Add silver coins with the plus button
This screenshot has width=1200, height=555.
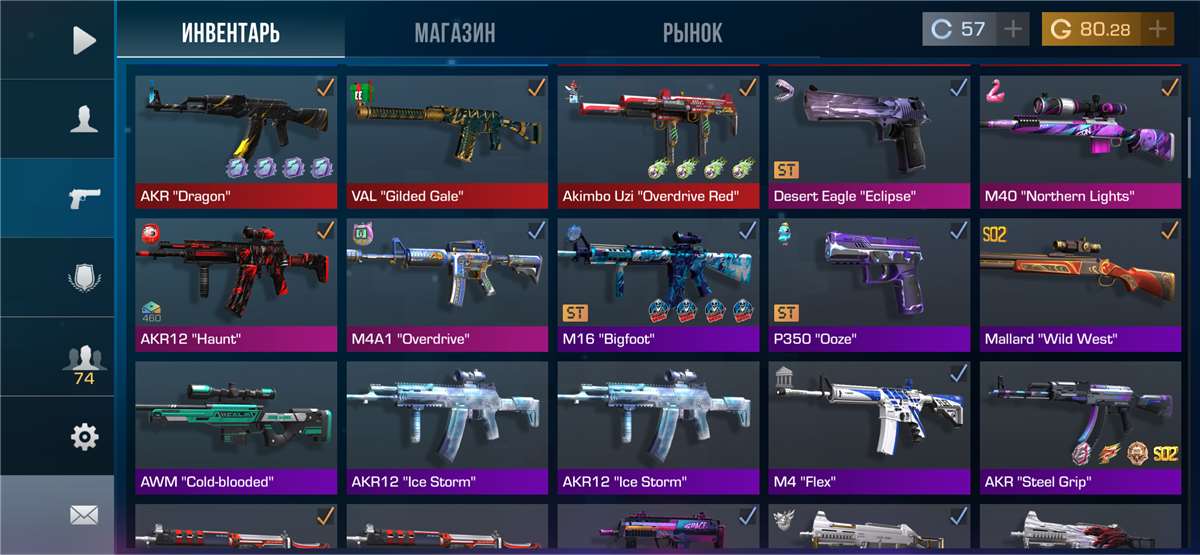click(1014, 29)
